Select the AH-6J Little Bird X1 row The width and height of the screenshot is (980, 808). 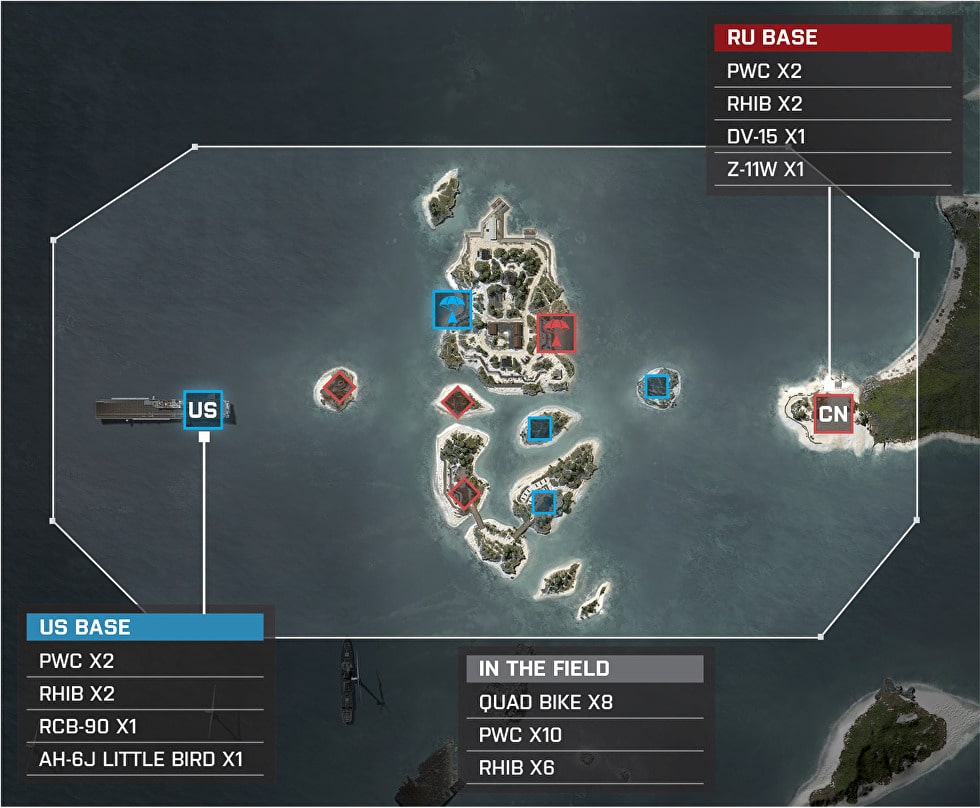145,758
